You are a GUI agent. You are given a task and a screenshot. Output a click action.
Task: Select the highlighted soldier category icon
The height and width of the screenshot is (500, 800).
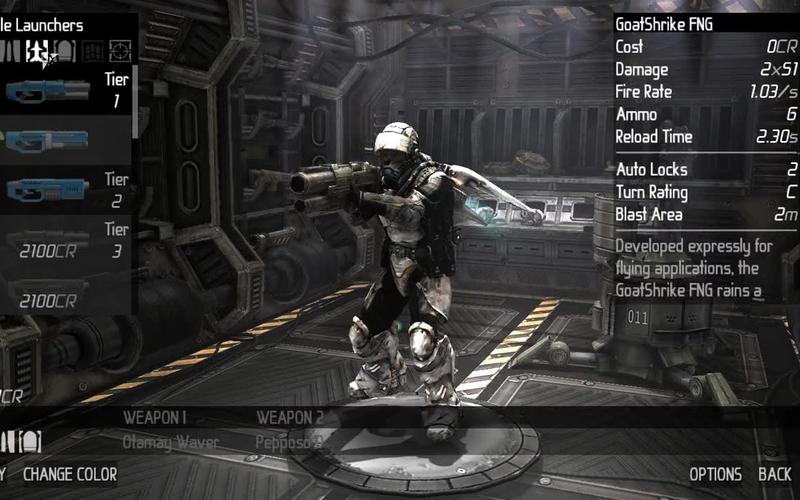[x=37, y=50]
